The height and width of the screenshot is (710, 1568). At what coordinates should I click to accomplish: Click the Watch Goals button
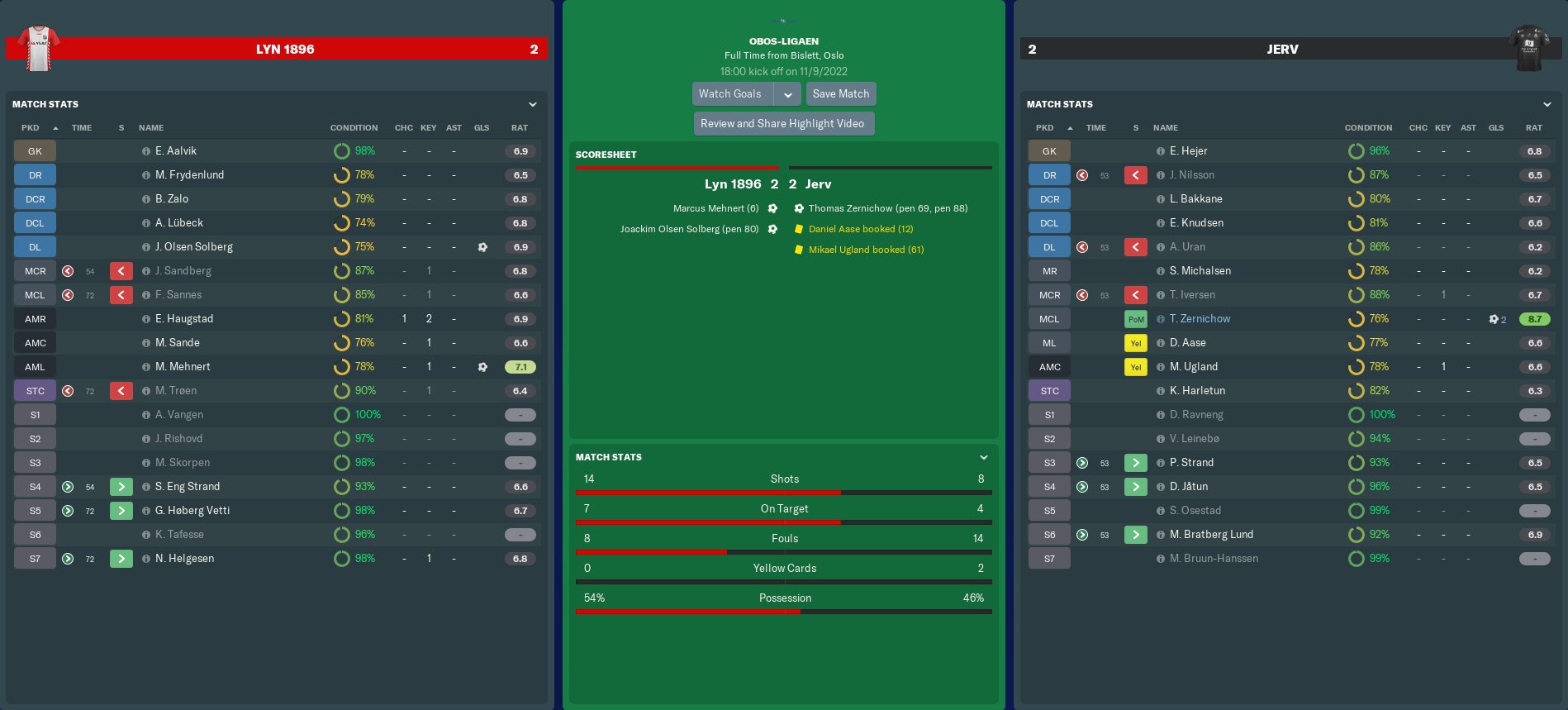click(730, 94)
